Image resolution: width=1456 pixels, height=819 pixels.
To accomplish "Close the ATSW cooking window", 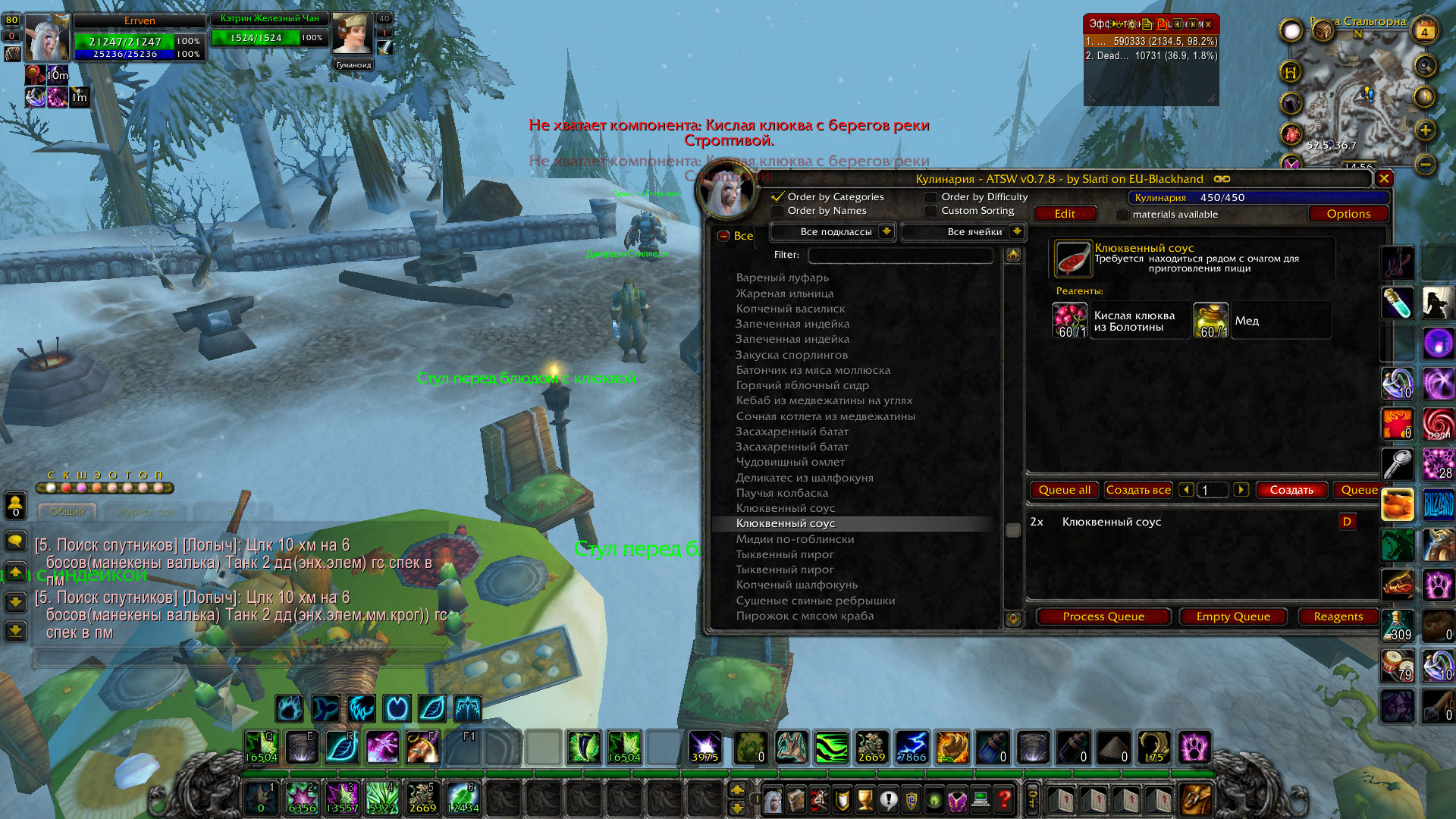I will pyautogui.click(x=1384, y=179).
